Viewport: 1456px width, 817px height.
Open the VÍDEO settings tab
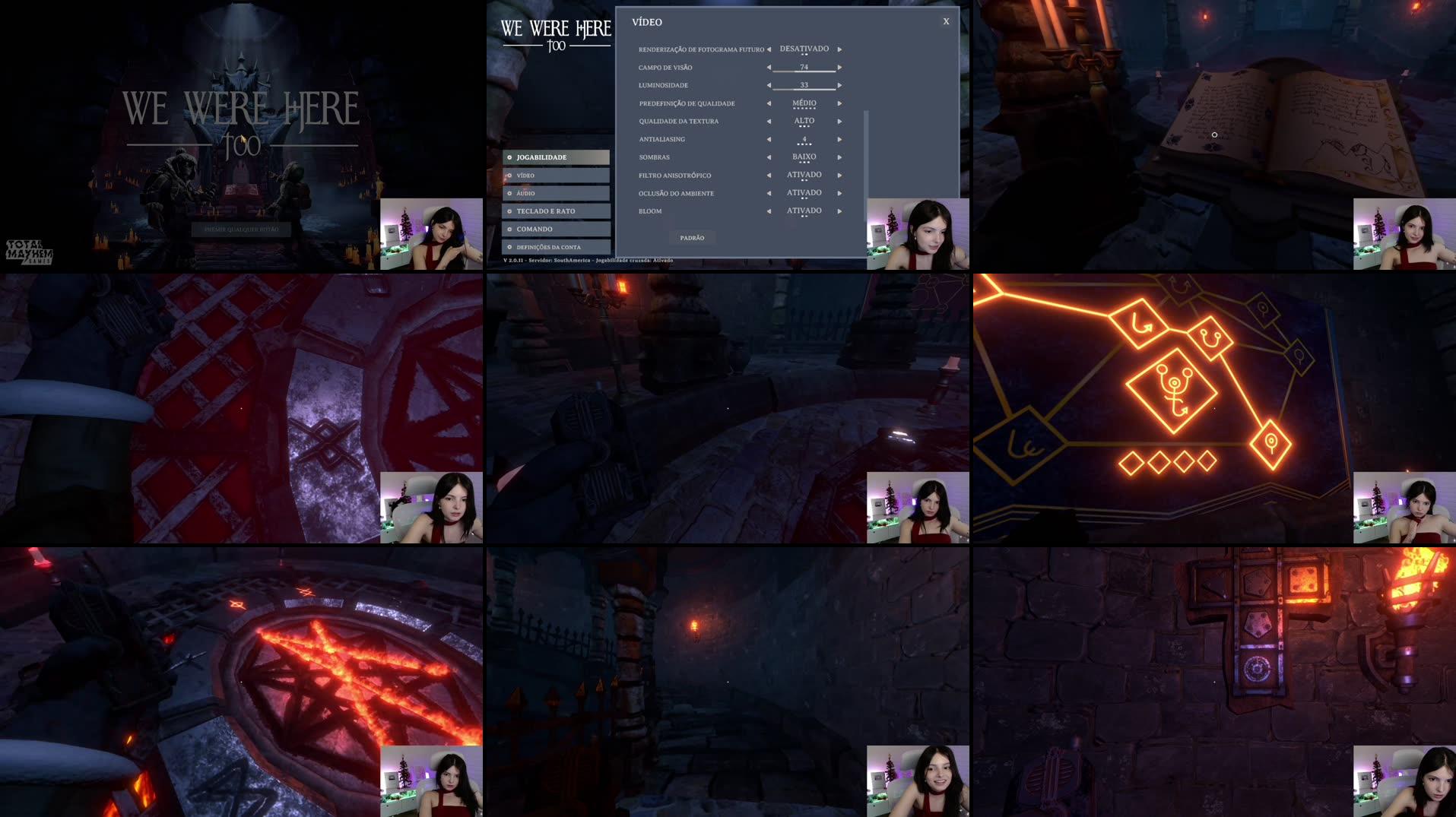(525, 175)
